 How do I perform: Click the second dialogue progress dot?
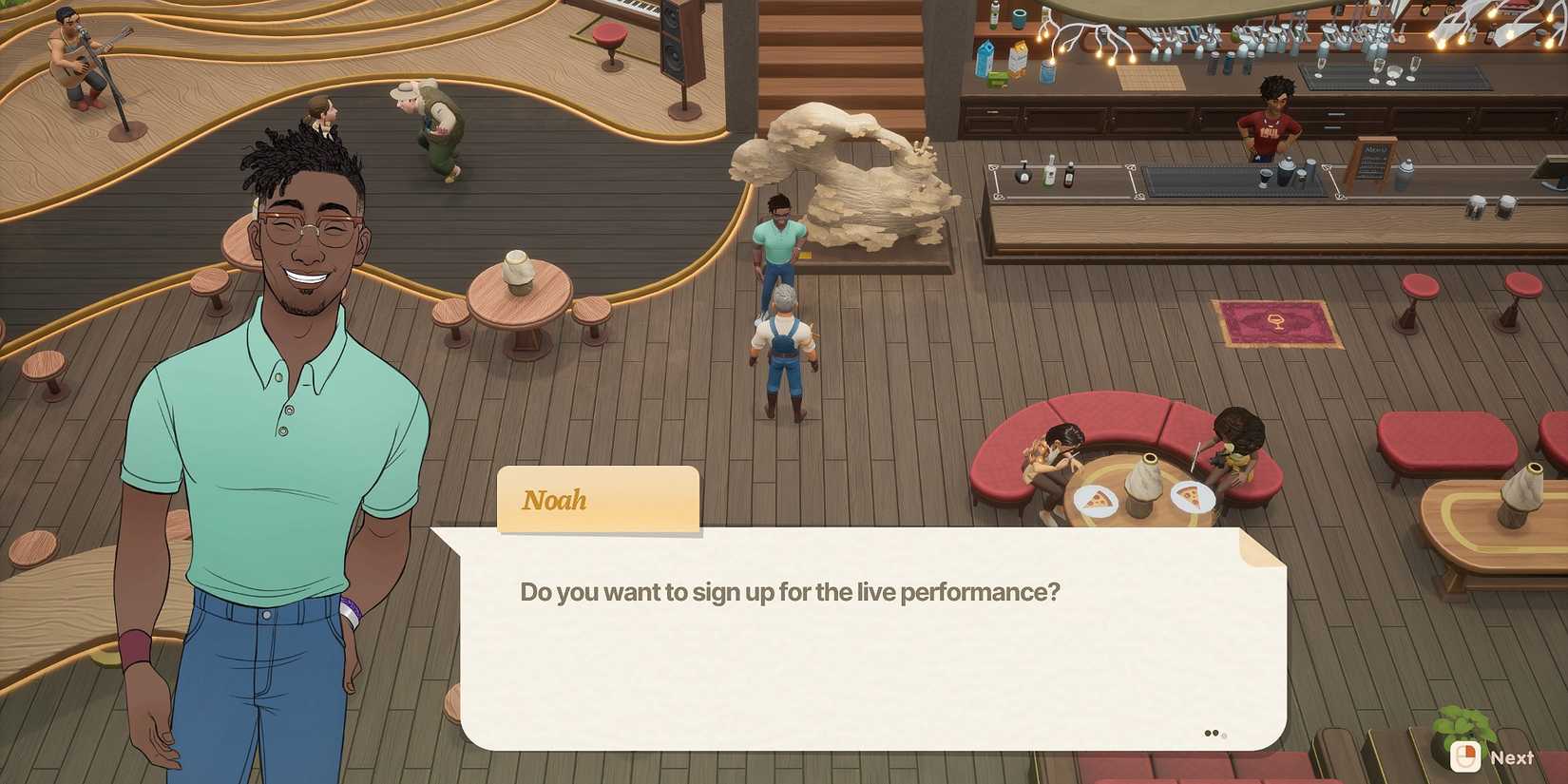[x=1216, y=733]
